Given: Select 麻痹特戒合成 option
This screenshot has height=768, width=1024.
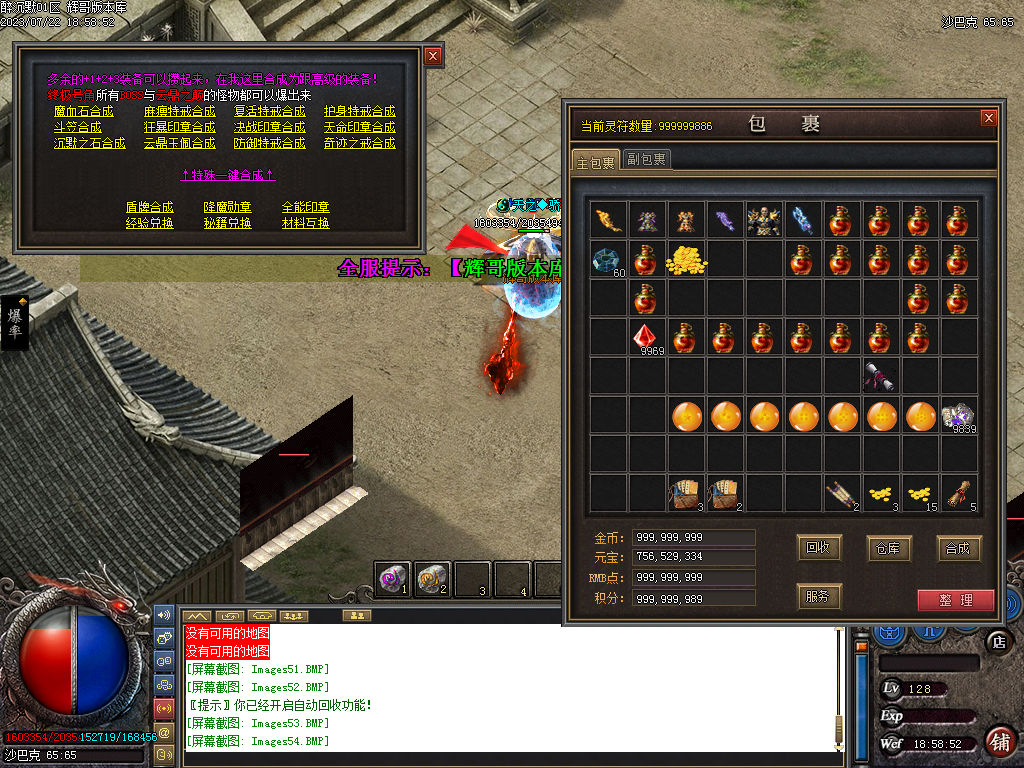Looking at the screenshot, I should 174,111.
